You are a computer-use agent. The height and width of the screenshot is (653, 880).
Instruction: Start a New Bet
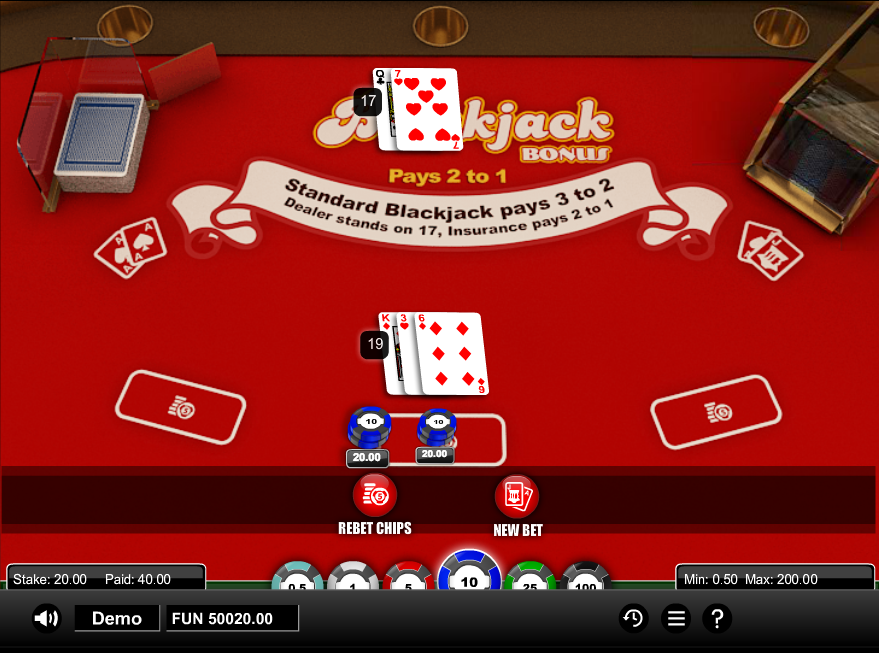(517, 496)
